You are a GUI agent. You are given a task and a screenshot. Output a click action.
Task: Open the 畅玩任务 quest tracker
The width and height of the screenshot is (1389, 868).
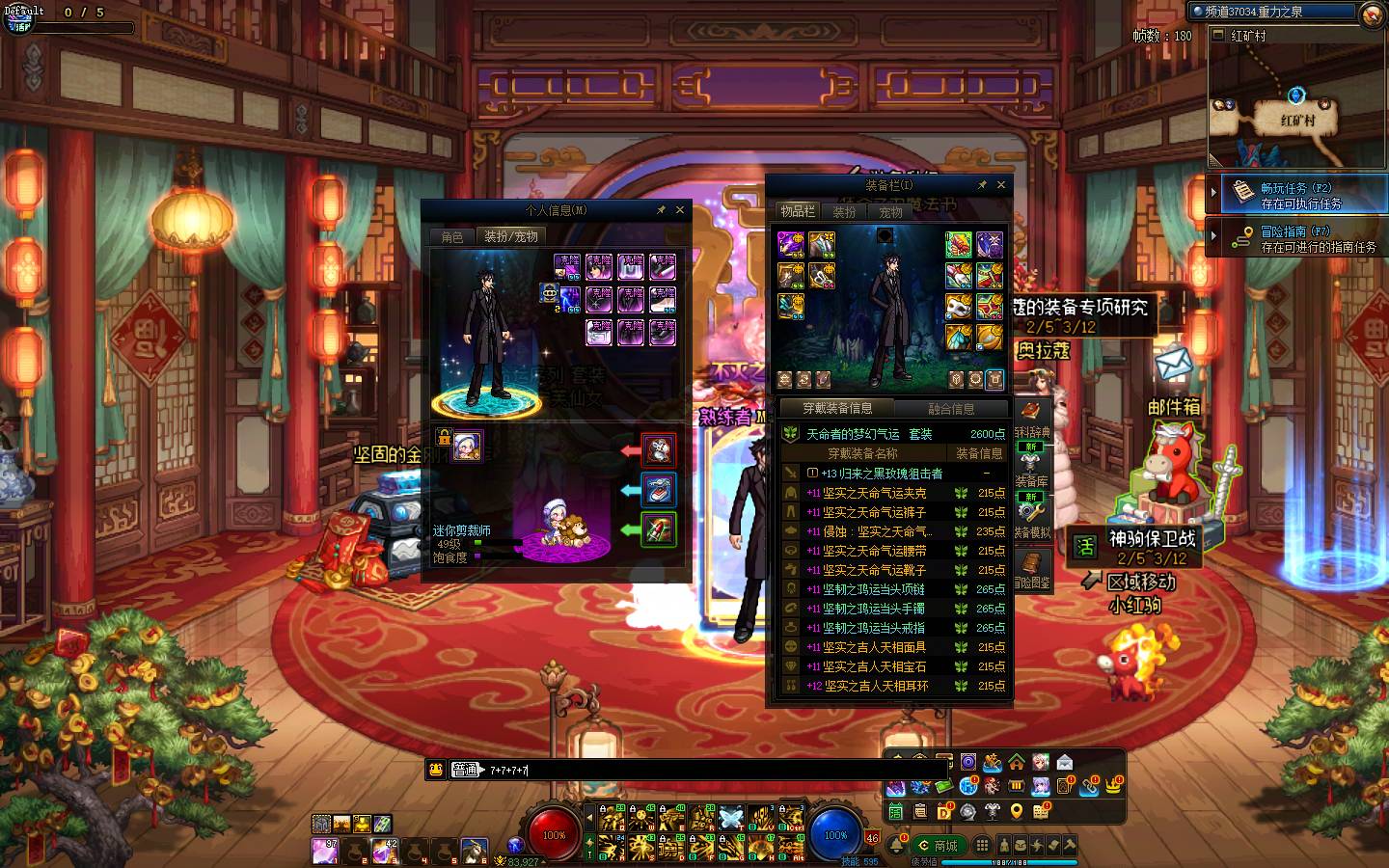tap(1297, 195)
